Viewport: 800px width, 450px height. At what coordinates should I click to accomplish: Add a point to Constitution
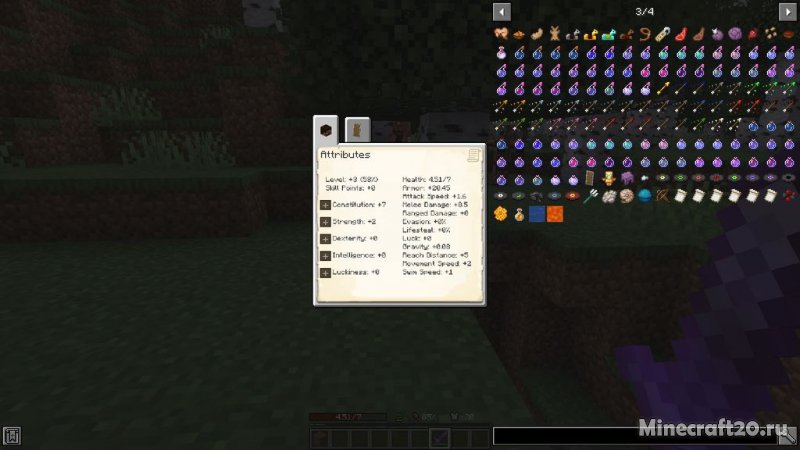click(325, 204)
